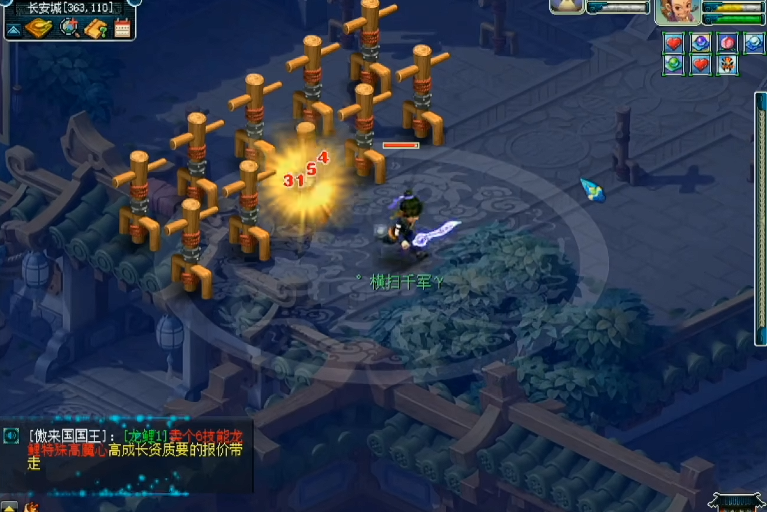The image size is (767, 512).
Task: Open the world map magnifier icon
Action: 70,28
